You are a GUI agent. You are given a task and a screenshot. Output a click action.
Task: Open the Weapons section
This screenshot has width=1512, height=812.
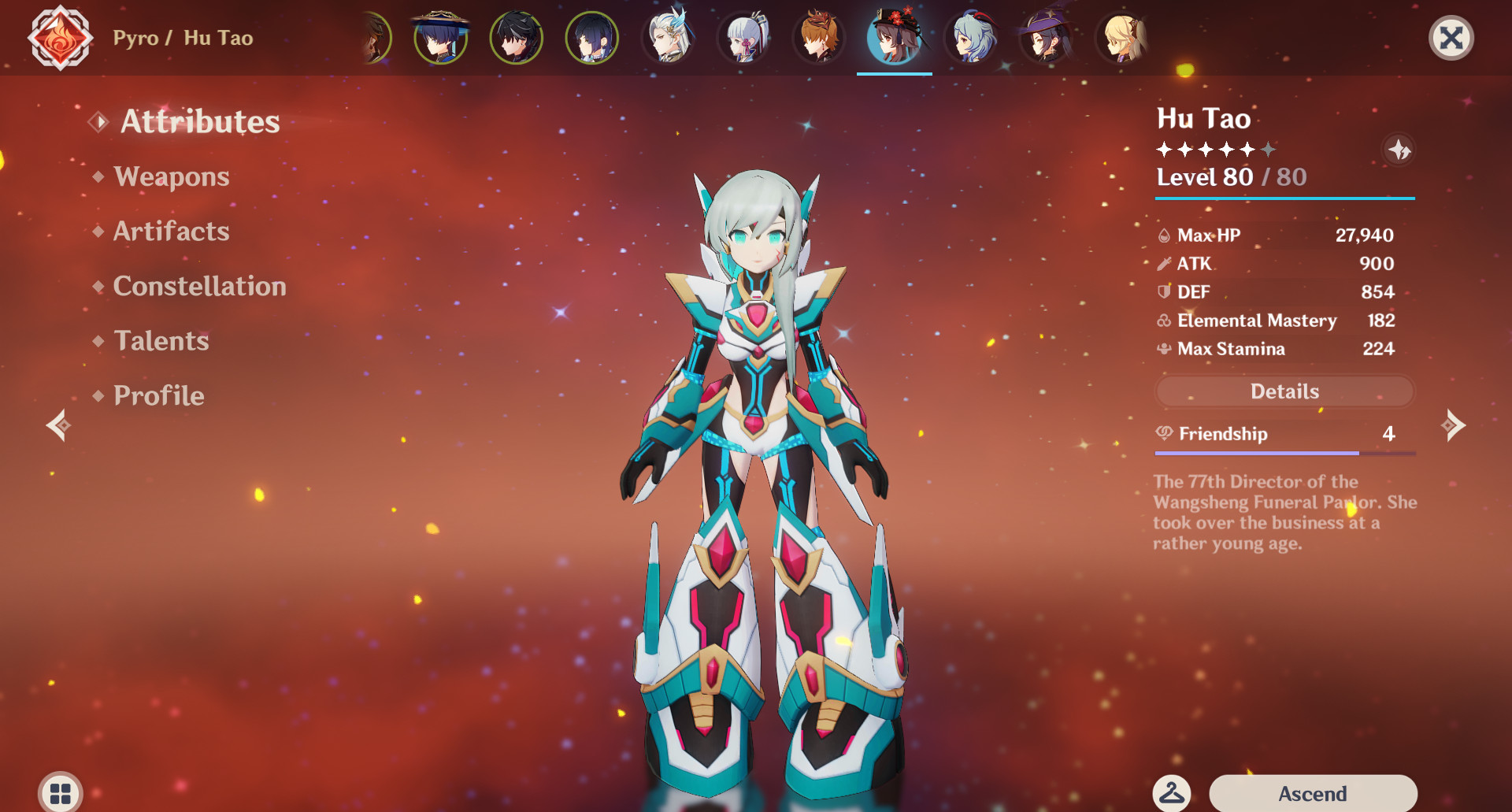pyautogui.click(x=170, y=176)
